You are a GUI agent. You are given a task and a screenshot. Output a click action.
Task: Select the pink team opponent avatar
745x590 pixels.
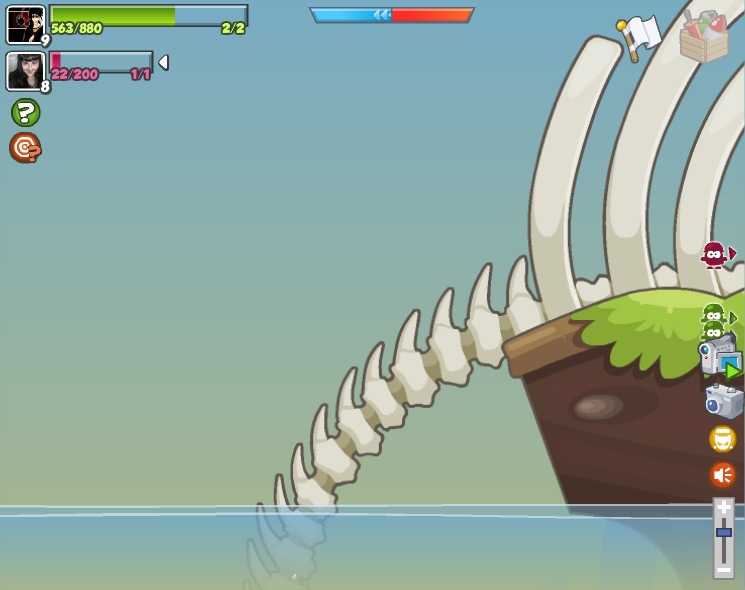pos(25,70)
